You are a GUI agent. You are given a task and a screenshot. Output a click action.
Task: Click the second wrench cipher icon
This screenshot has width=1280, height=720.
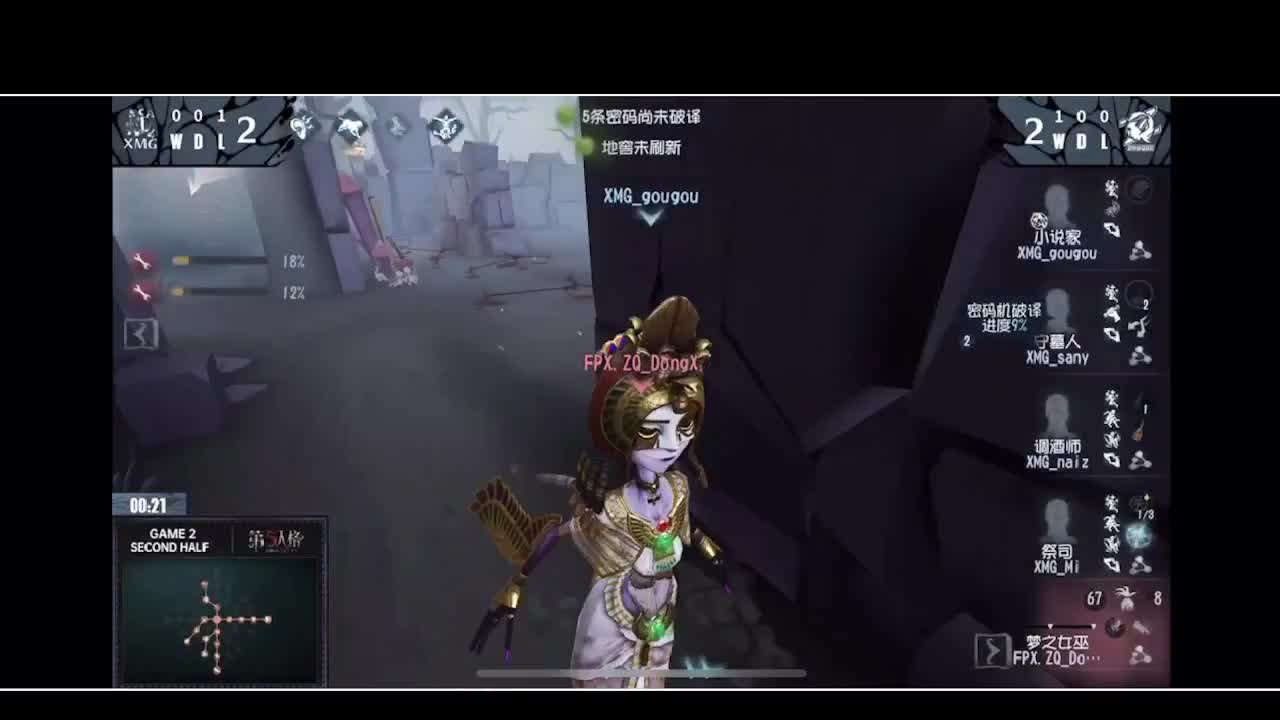[143, 291]
